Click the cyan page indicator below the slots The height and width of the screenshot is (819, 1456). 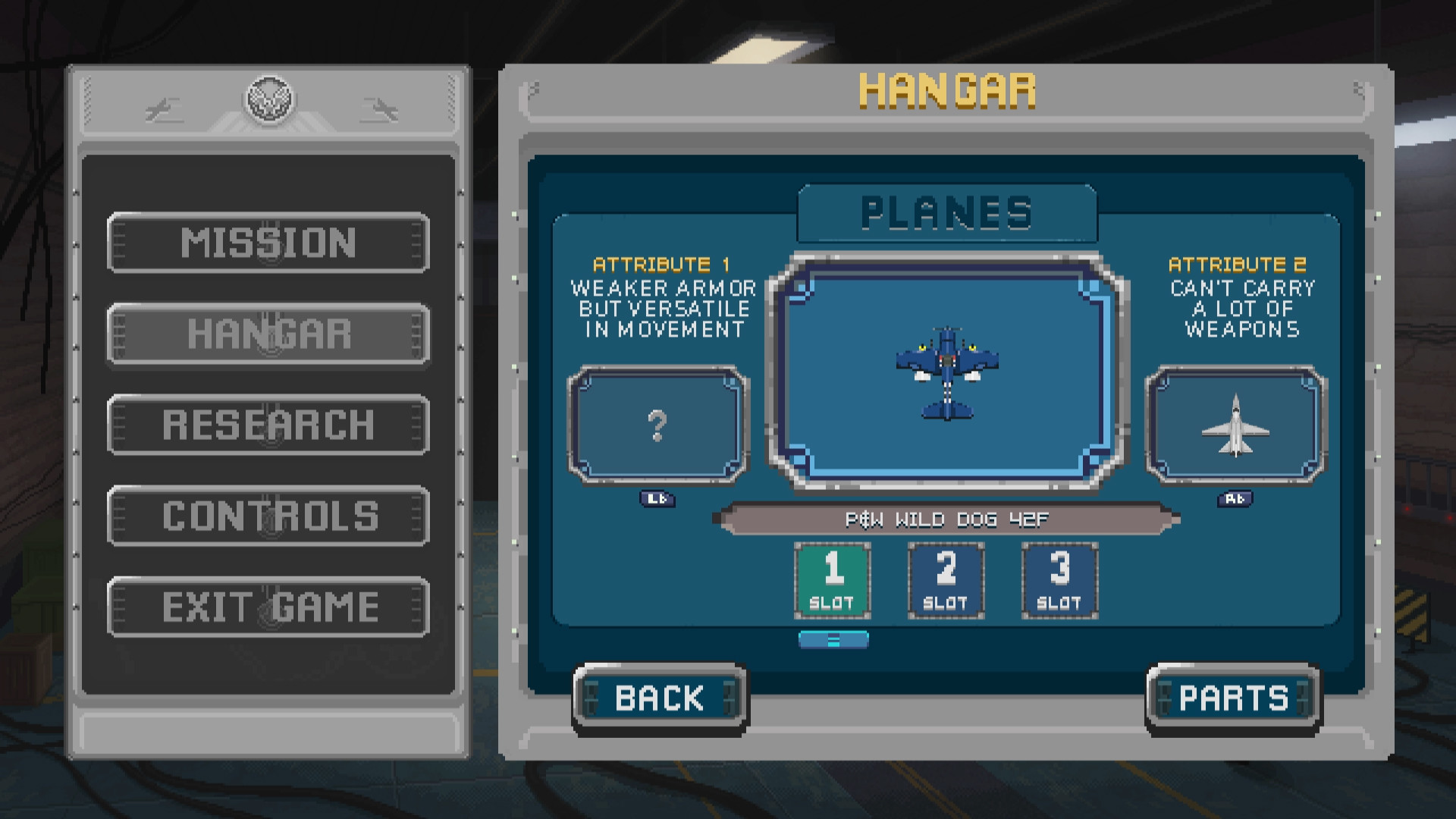pyautogui.click(x=834, y=640)
